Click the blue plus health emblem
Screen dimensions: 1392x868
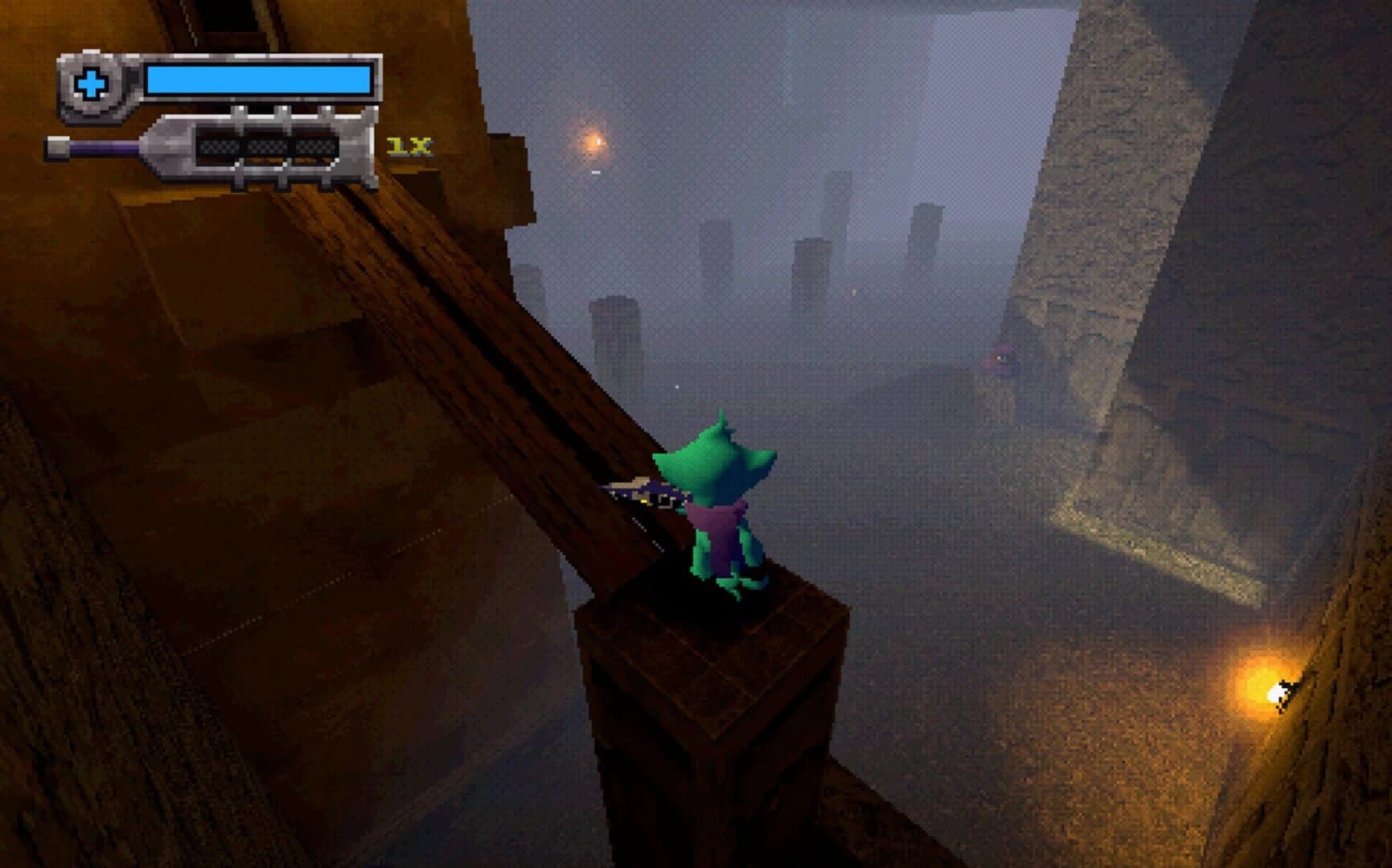[91, 82]
